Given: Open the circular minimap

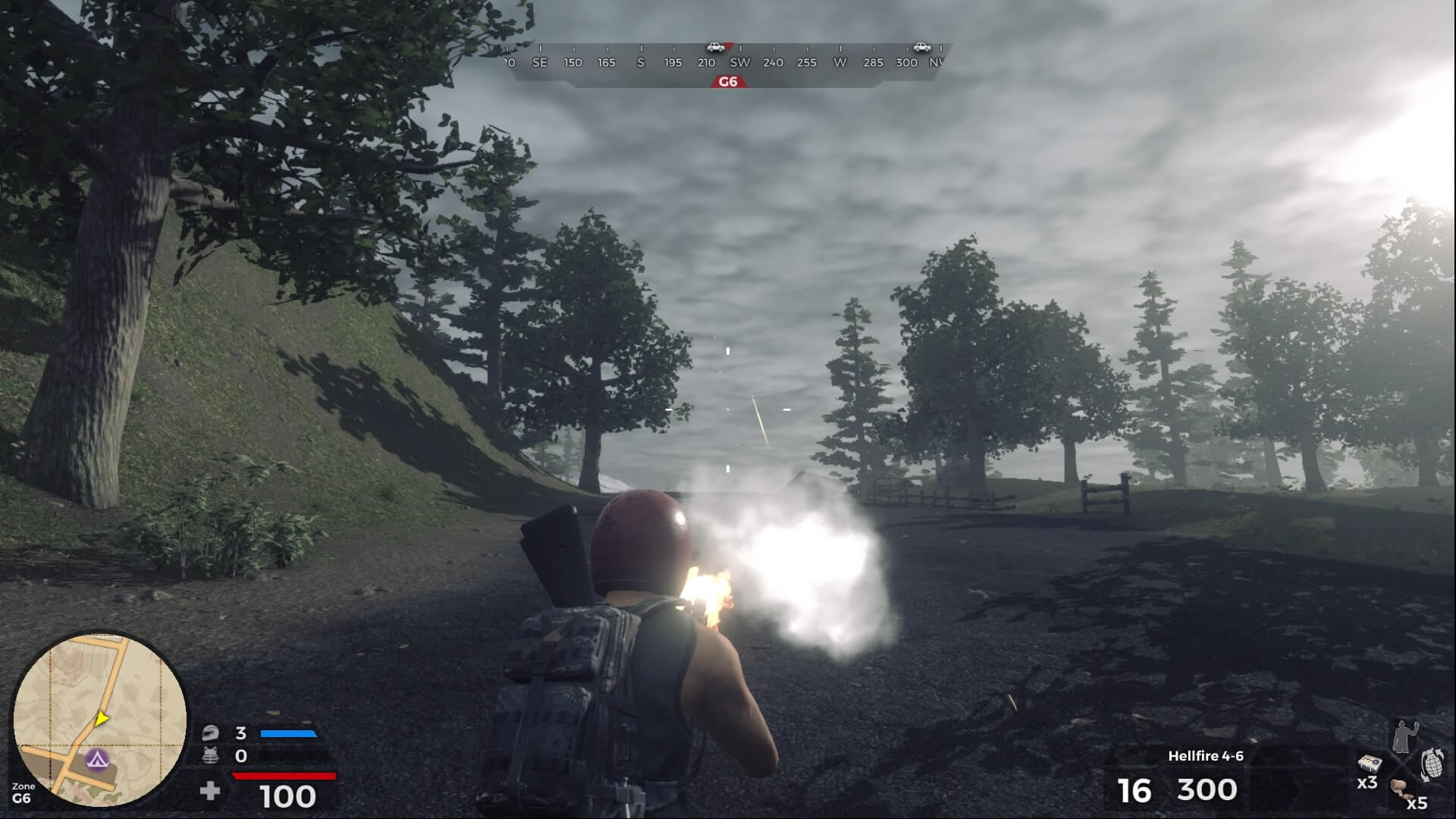Looking at the screenshot, I should tap(99, 719).
